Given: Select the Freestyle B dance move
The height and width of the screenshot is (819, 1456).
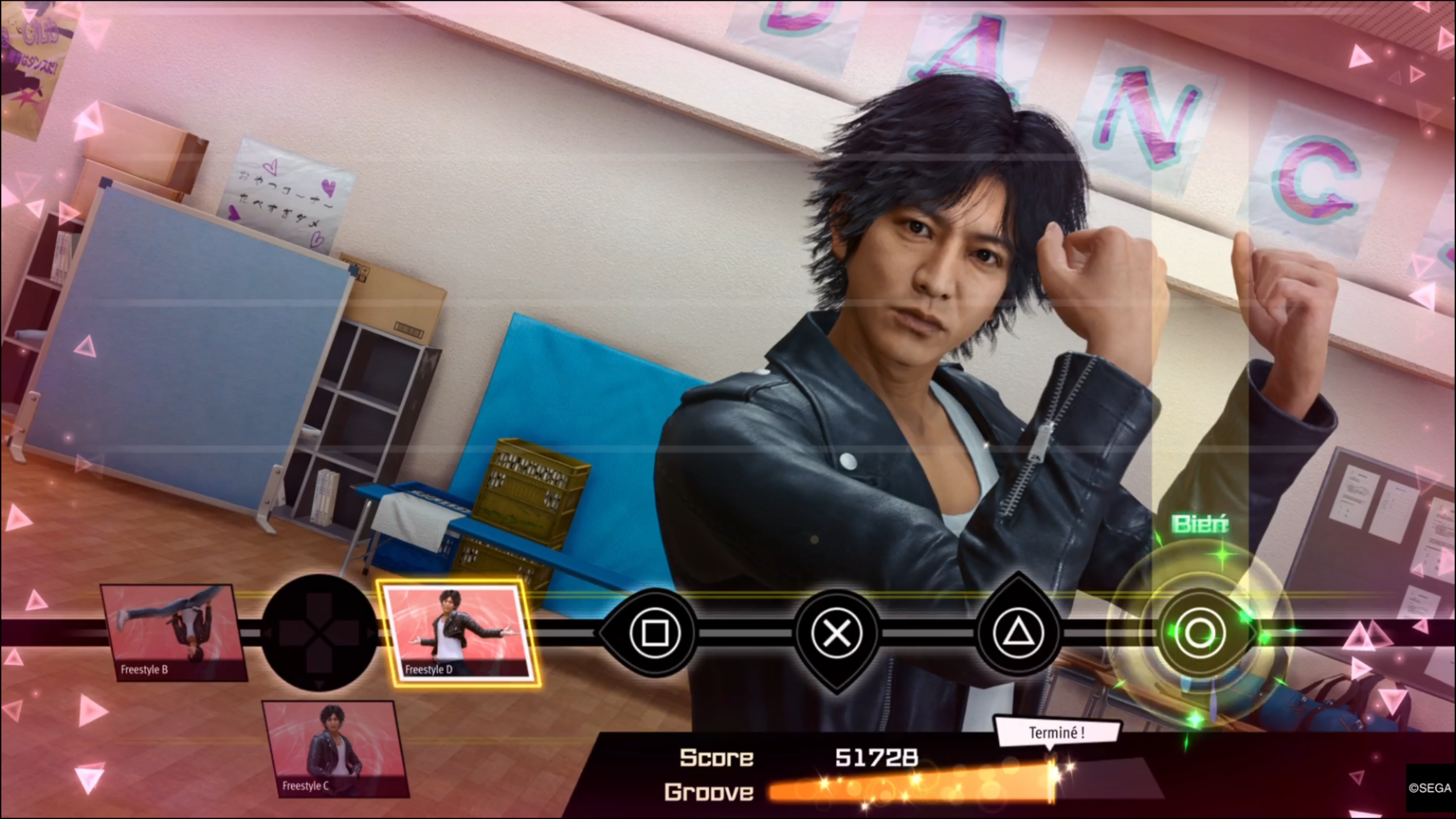Looking at the screenshot, I should (x=174, y=632).
